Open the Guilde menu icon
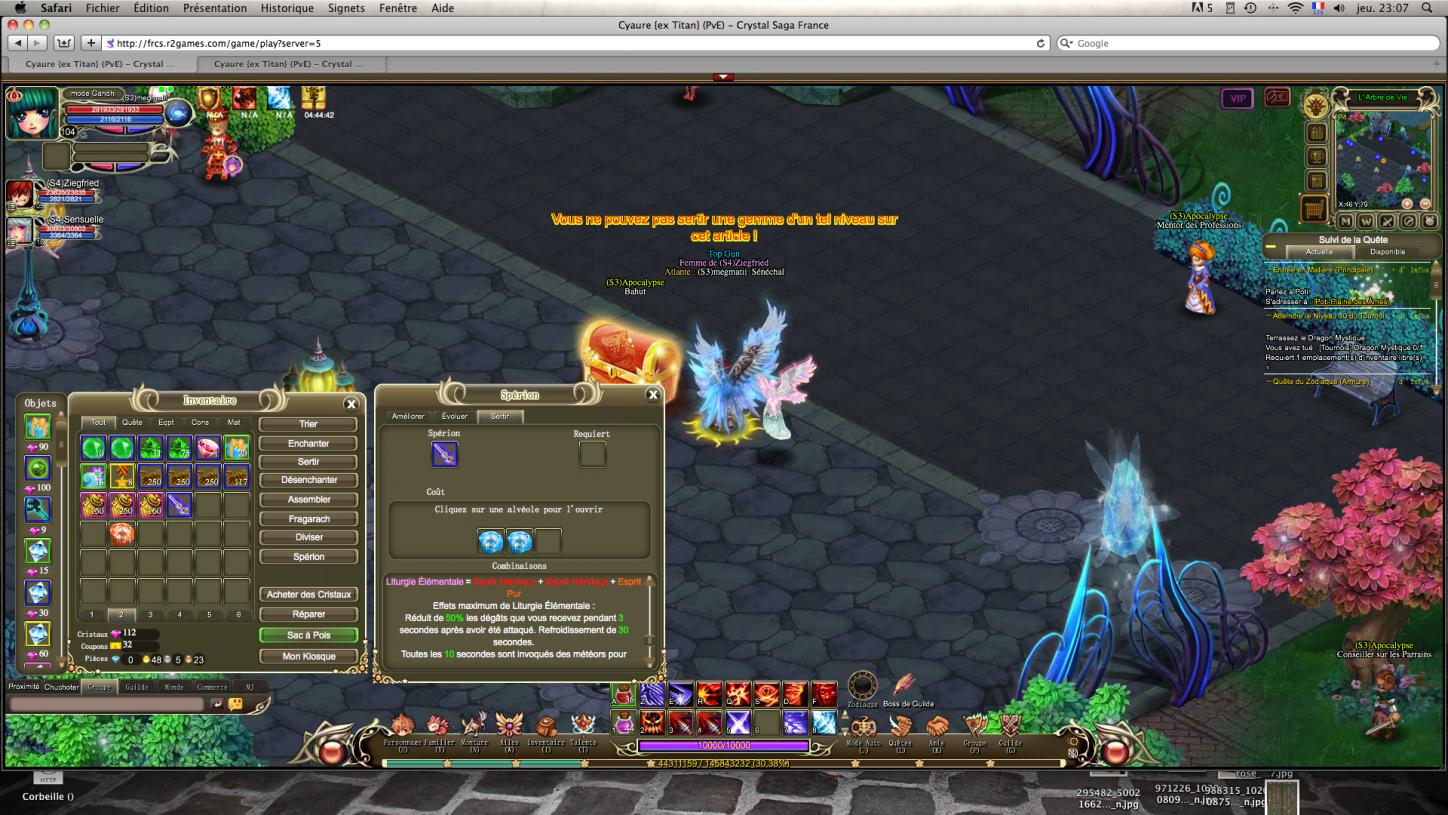This screenshot has width=1448, height=815. (x=1010, y=727)
